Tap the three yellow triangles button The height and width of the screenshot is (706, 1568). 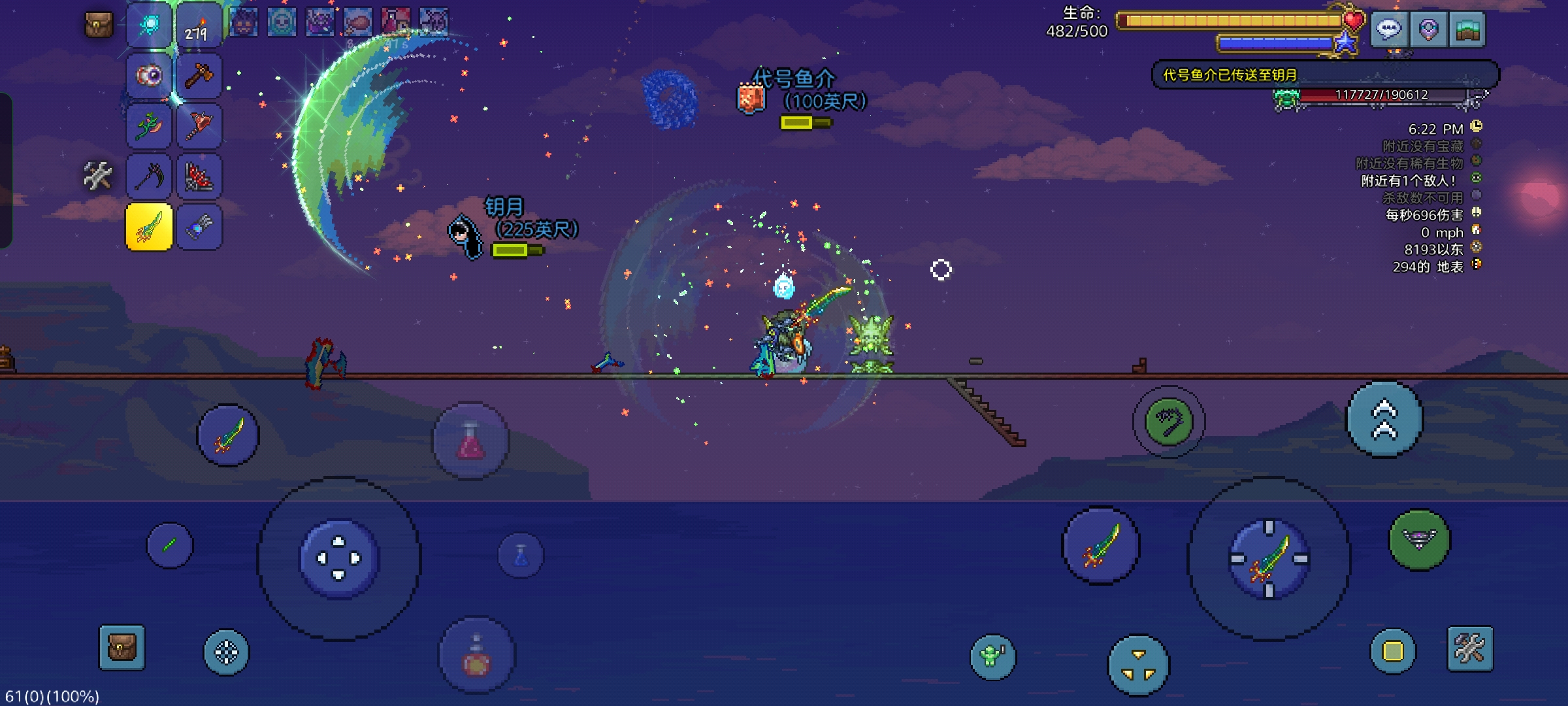(1139, 665)
